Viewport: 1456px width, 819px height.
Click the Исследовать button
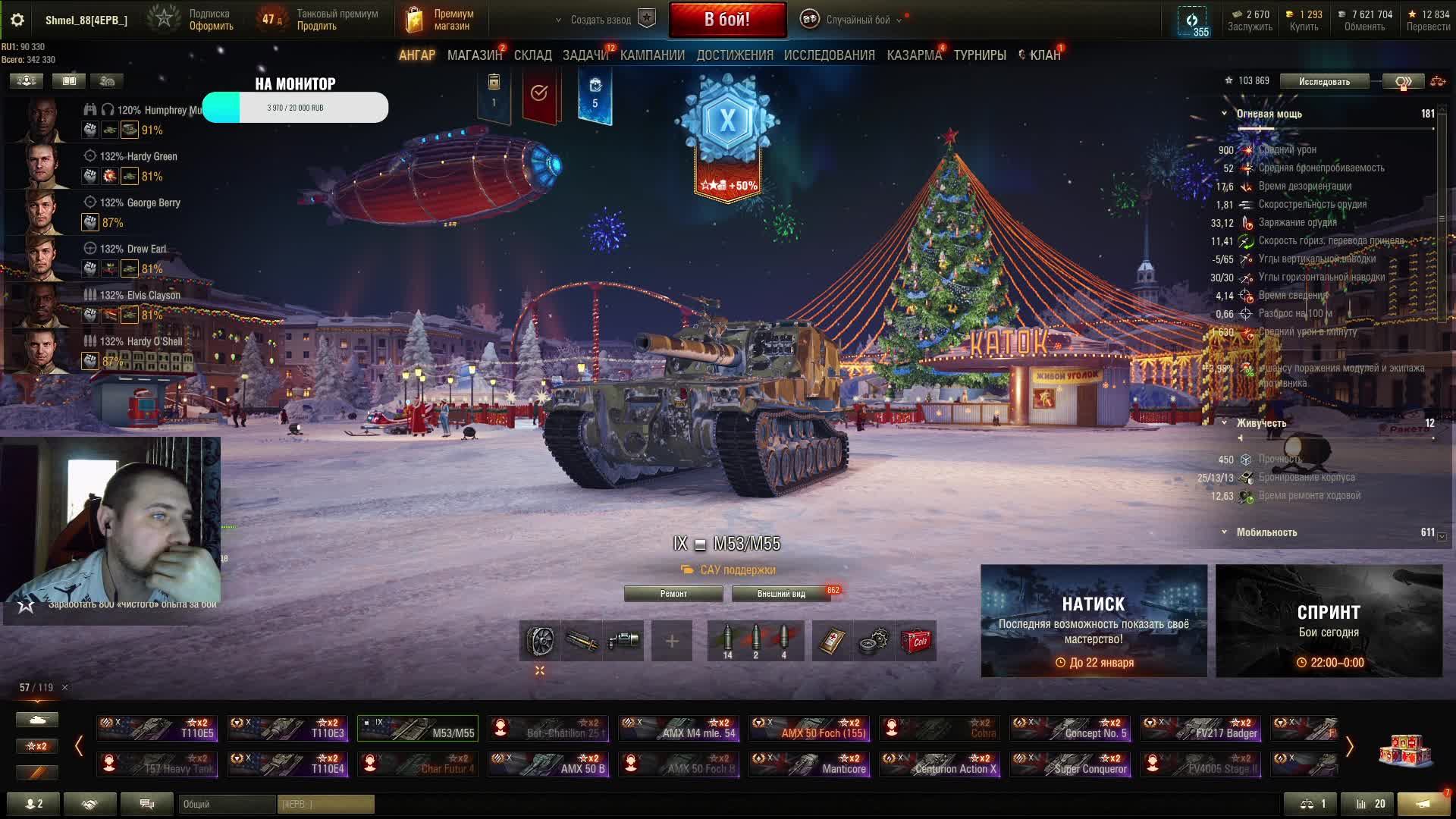tap(1324, 81)
